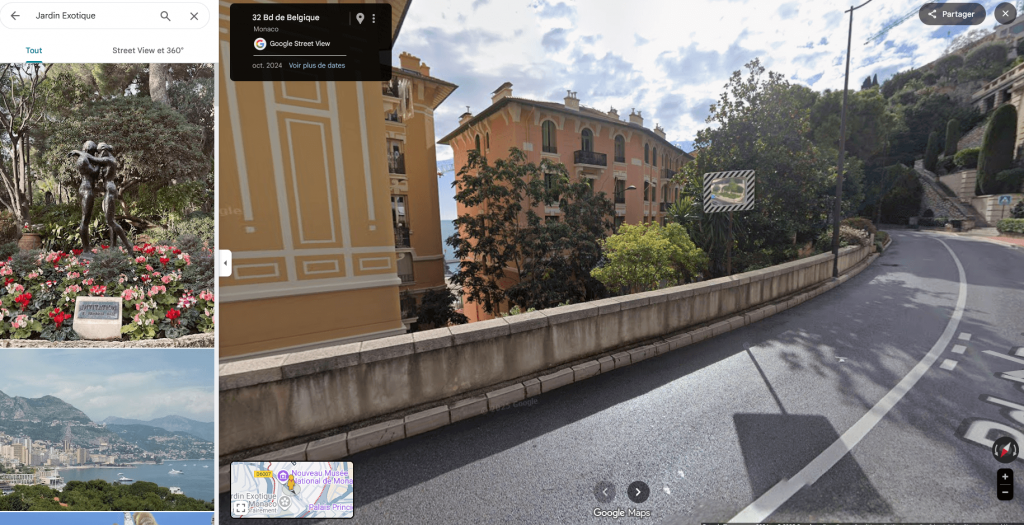The image size is (1024, 525).
Task: Open the three-dot menu in address card
Action: click(x=374, y=19)
